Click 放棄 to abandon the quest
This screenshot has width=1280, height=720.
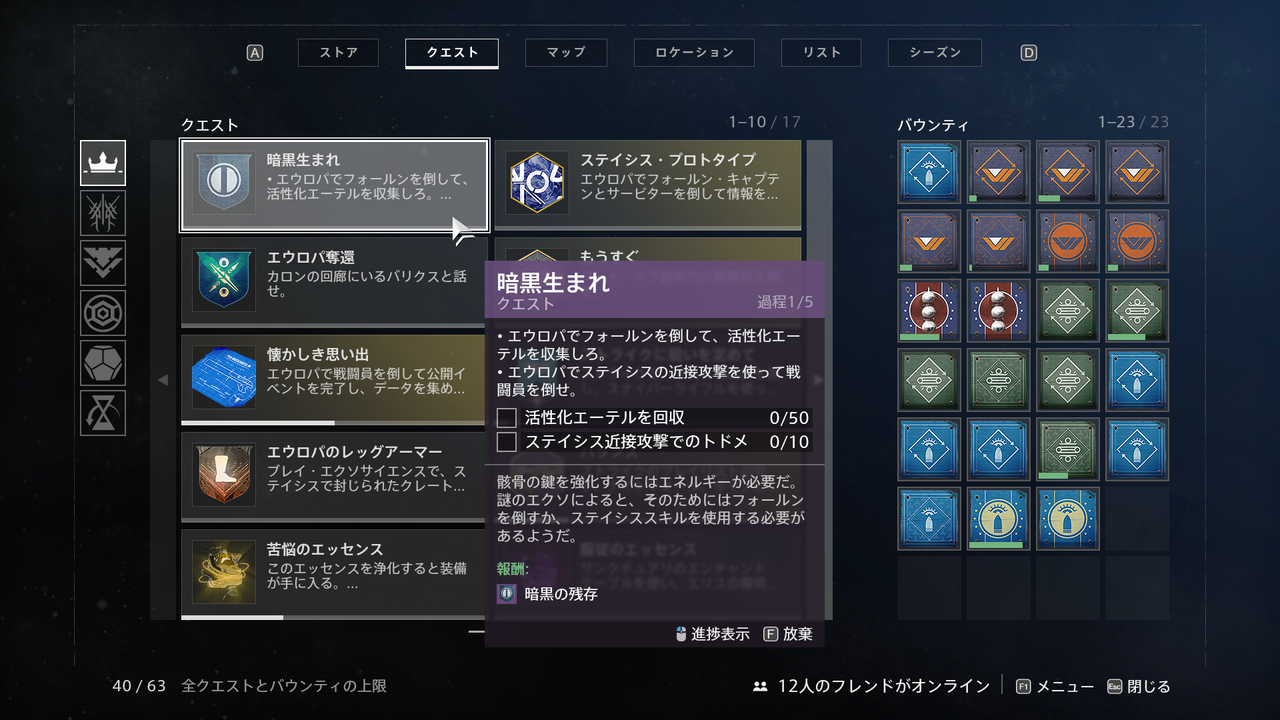pyautogui.click(x=800, y=633)
